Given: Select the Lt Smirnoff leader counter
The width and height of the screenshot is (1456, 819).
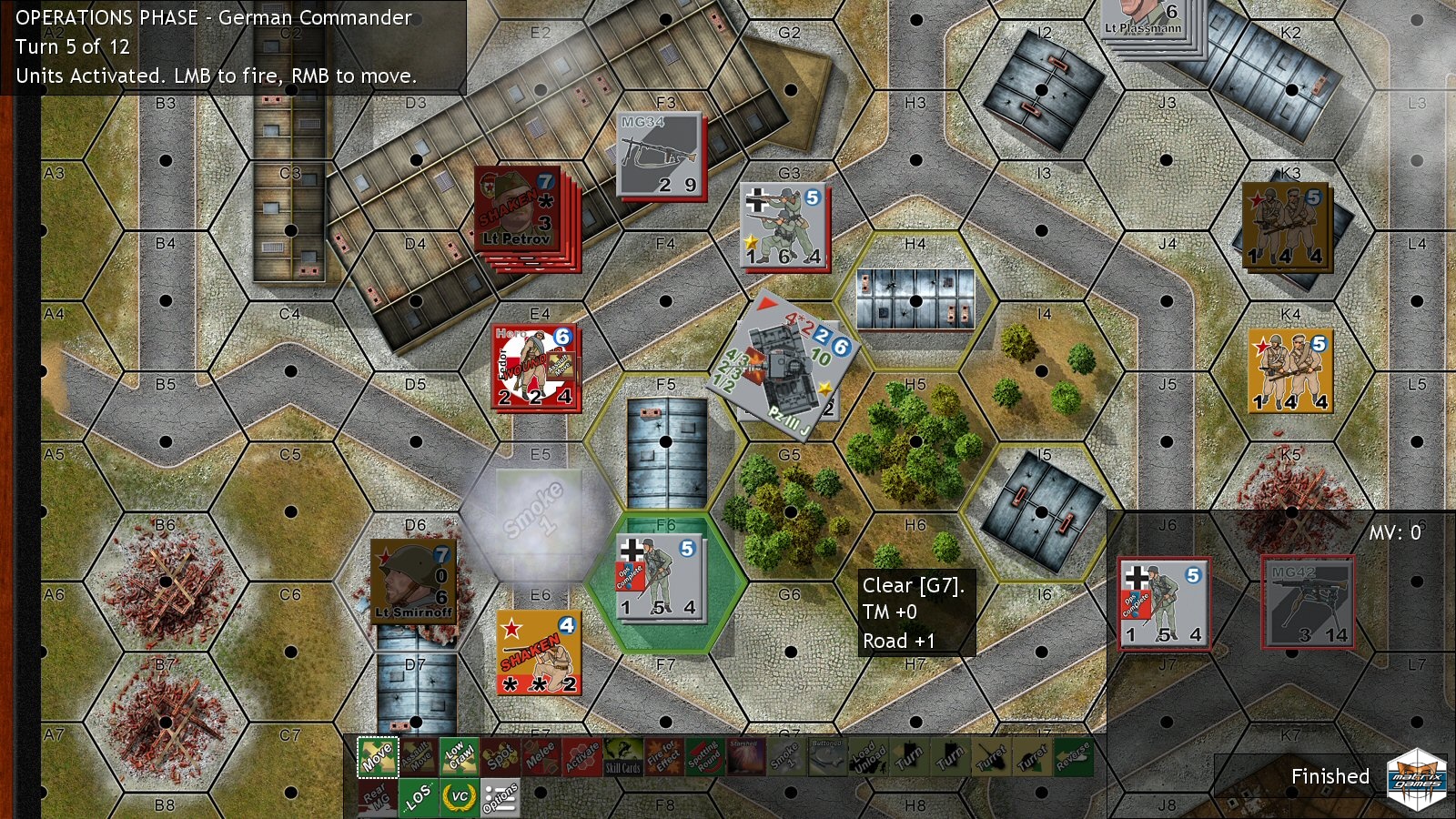Looking at the screenshot, I should [414, 582].
